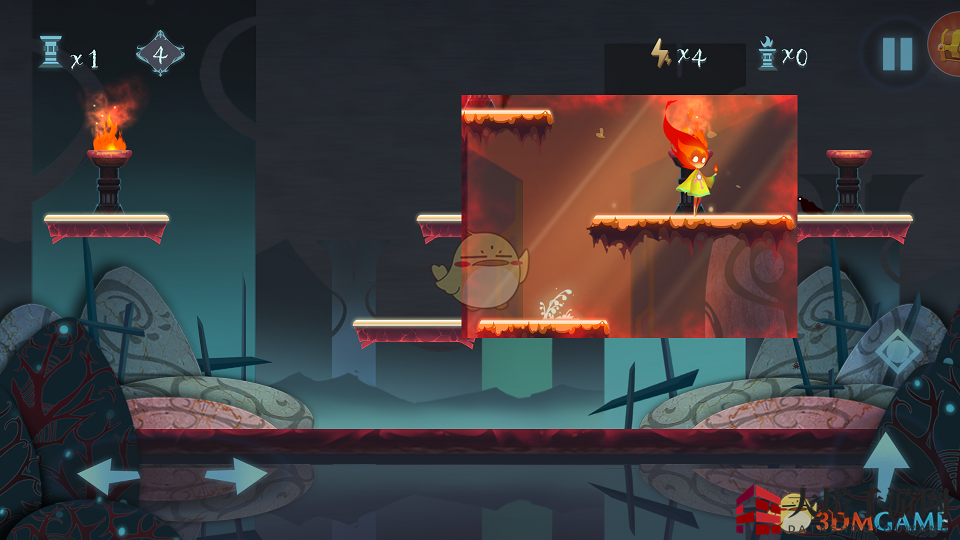Tap the move-right arrow control
Viewport: 960px width, 540px height.
tap(237, 476)
